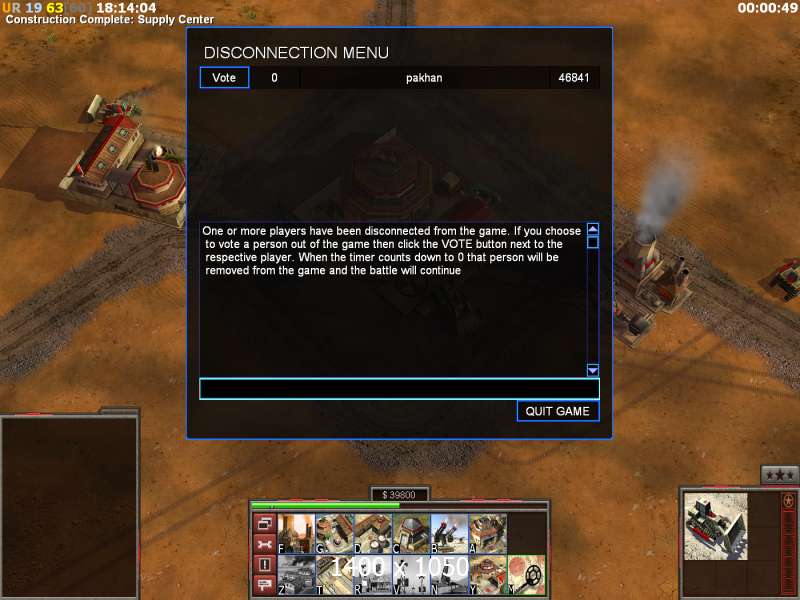Viewport: 800px width, 600px height.
Task: Choose the bunker build icon marked C
Action: (411, 533)
